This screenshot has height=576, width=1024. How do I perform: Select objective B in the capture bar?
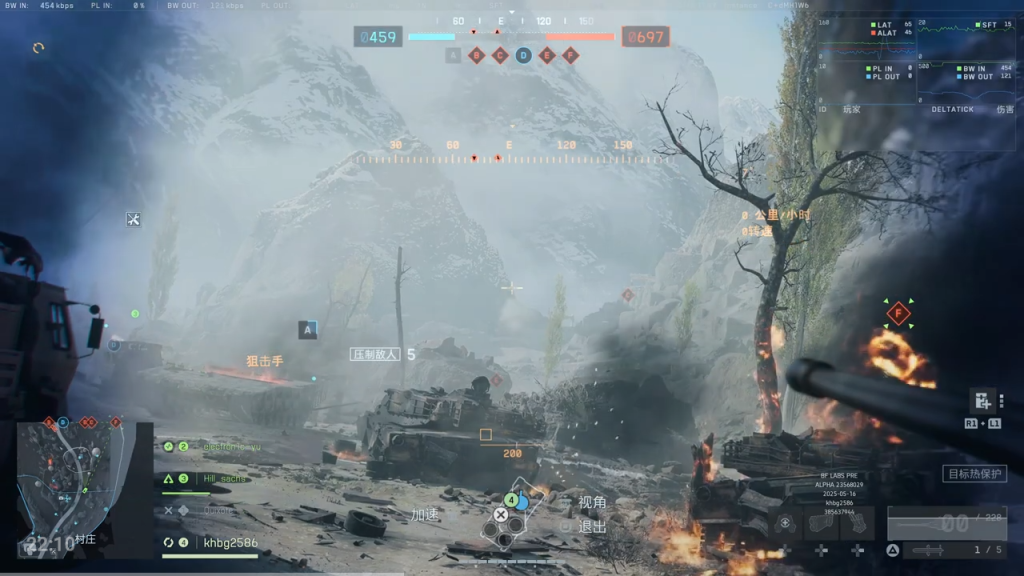click(x=477, y=56)
